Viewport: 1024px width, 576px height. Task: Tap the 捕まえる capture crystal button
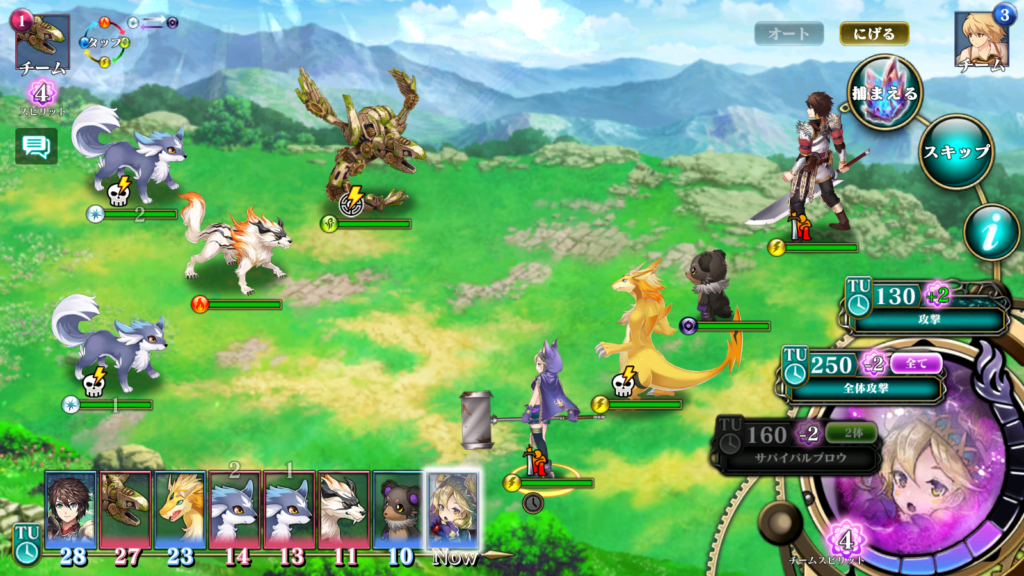884,92
